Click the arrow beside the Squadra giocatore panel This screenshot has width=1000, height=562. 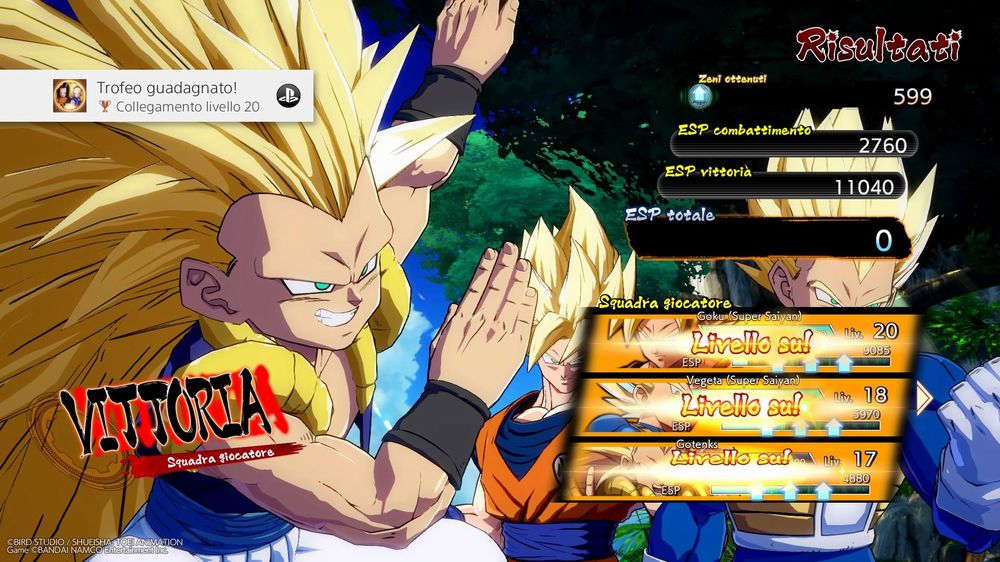point(924,397)
